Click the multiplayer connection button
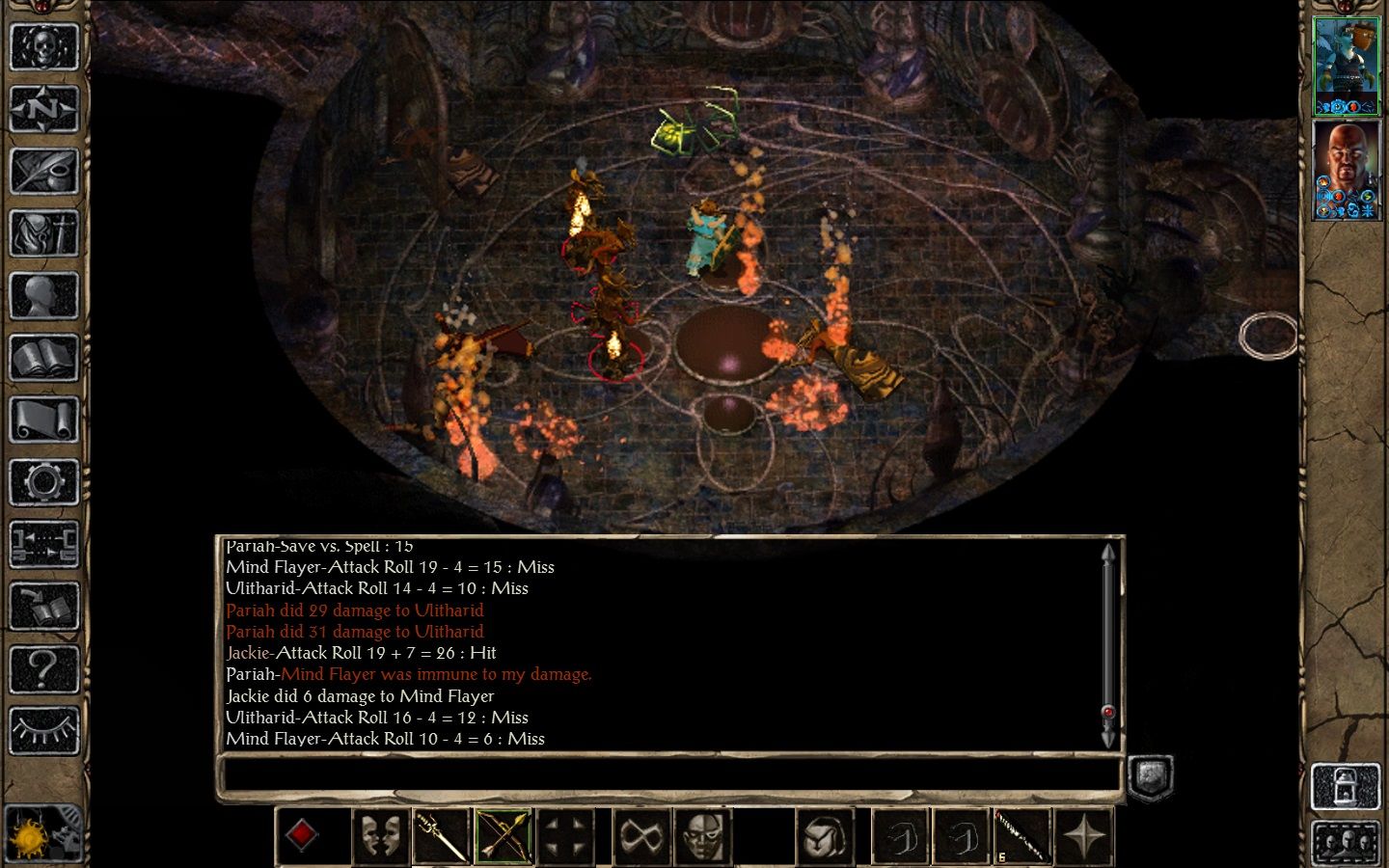This screenshot has height=868, width=1389. point(43,544)
